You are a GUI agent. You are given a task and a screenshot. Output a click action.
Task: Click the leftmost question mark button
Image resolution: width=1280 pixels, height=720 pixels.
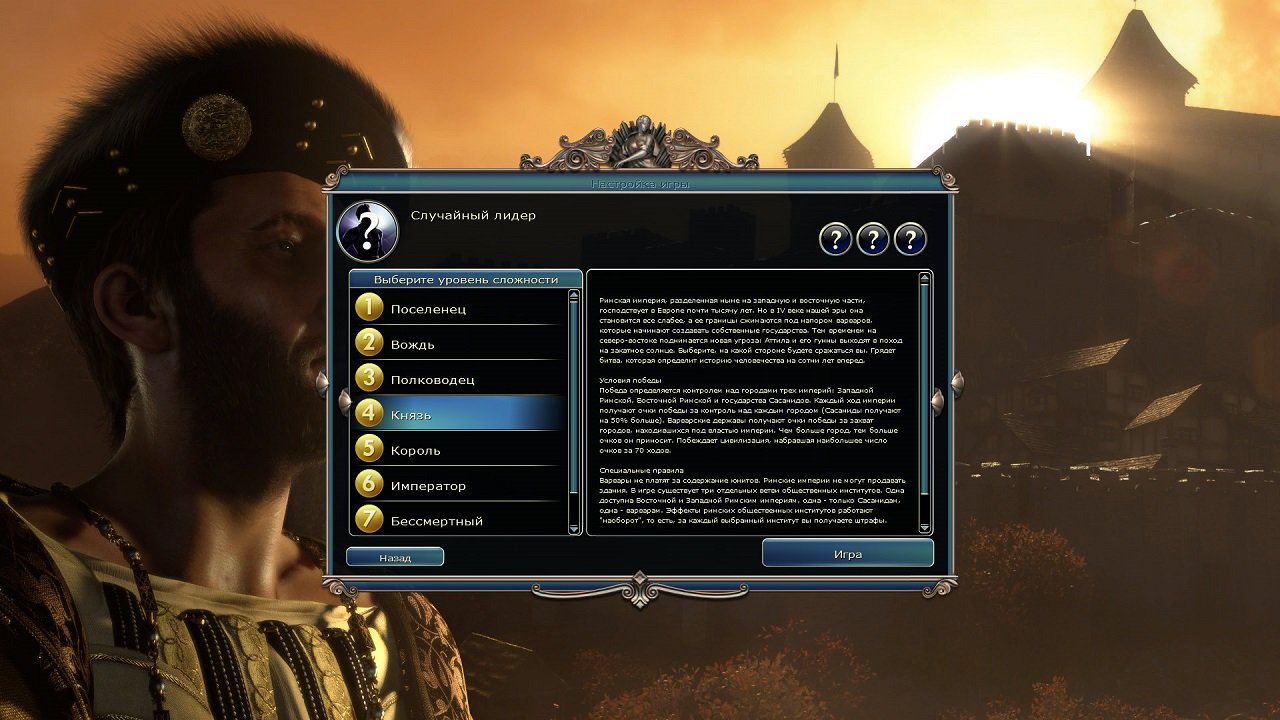pos(838,238)
